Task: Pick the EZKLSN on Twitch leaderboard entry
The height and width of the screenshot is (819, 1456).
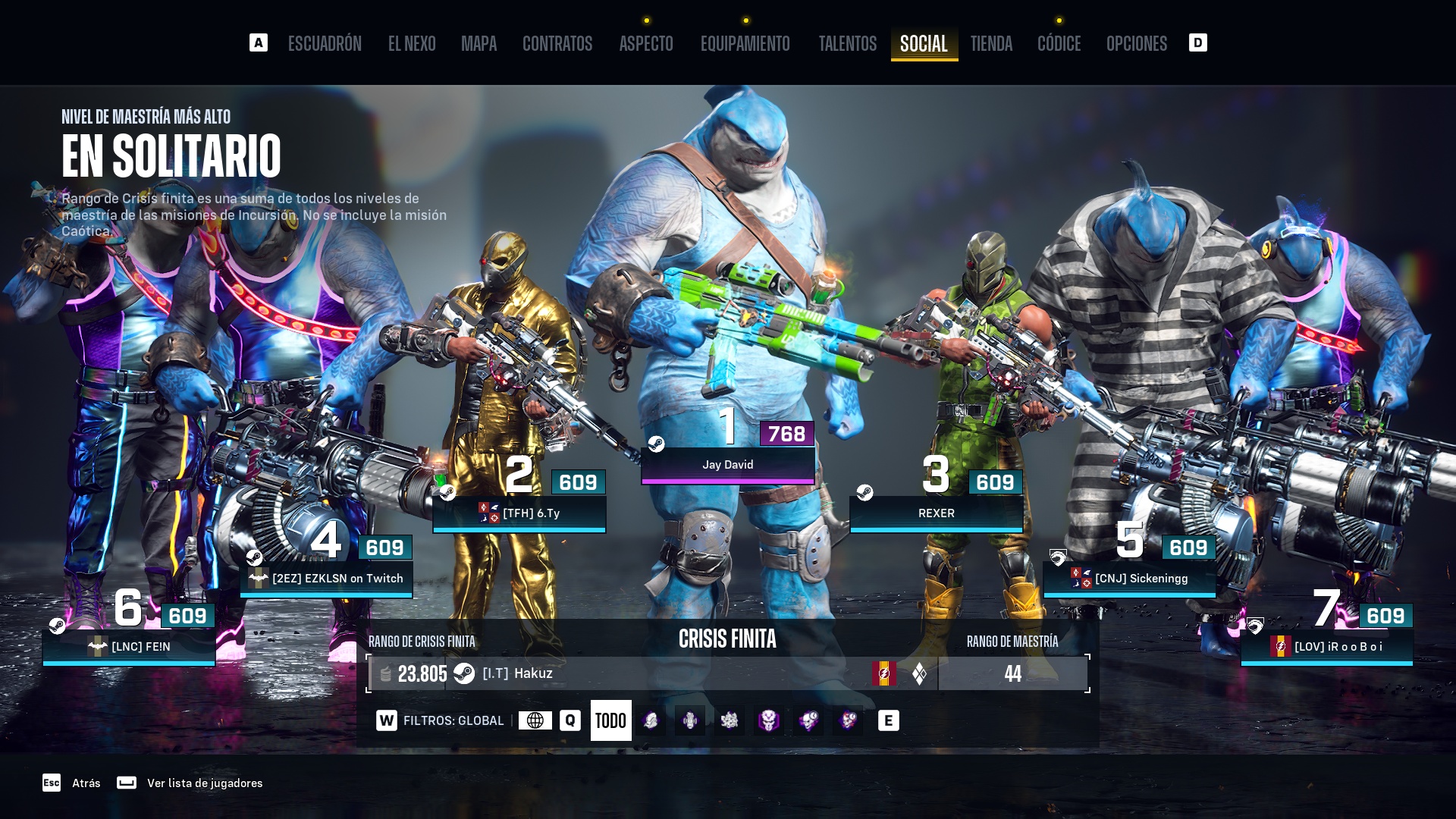Action: tap(327, 579)
